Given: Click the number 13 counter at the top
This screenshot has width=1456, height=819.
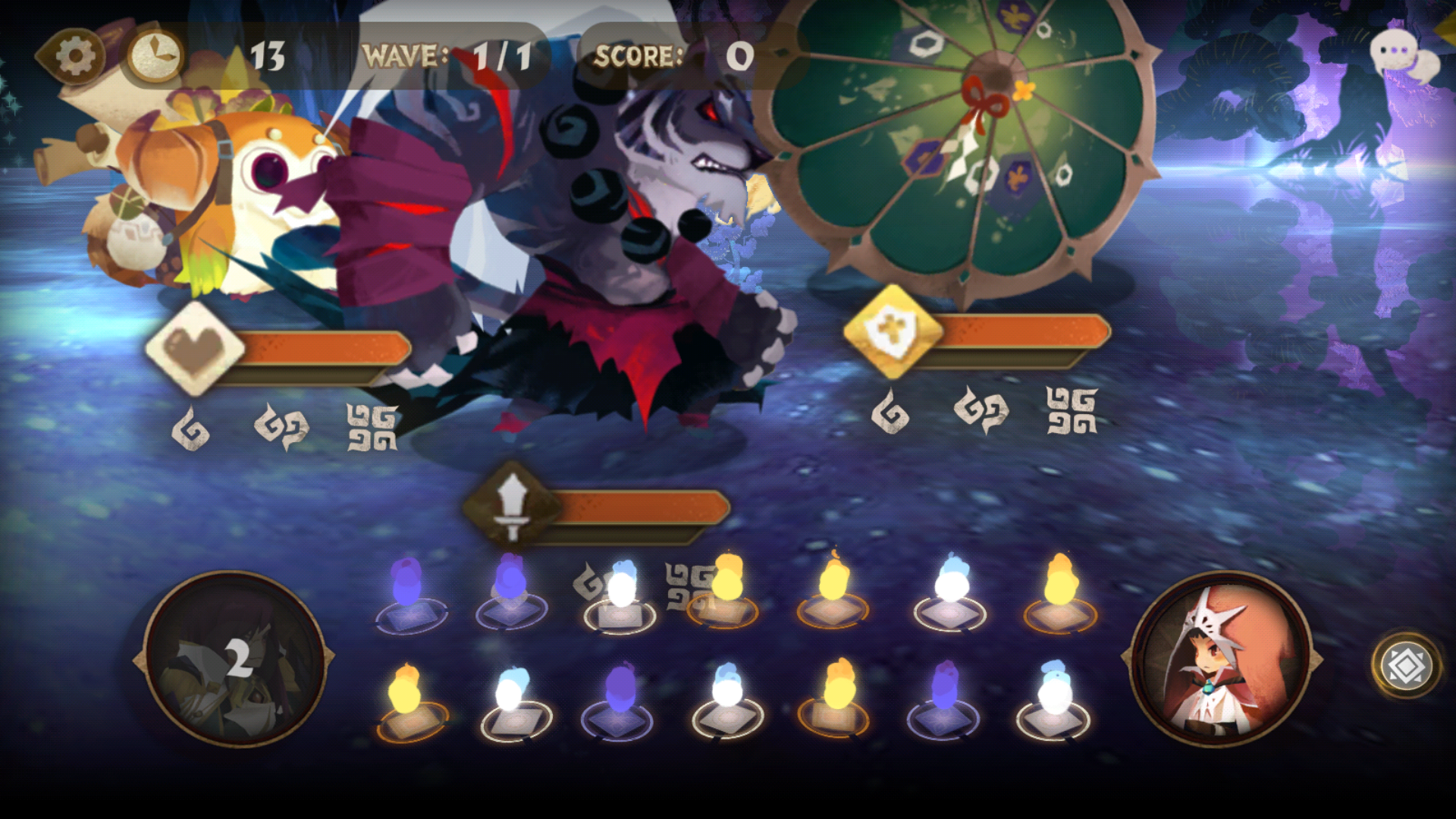Looking at the screenshot, I should click(x=267, y=55).
